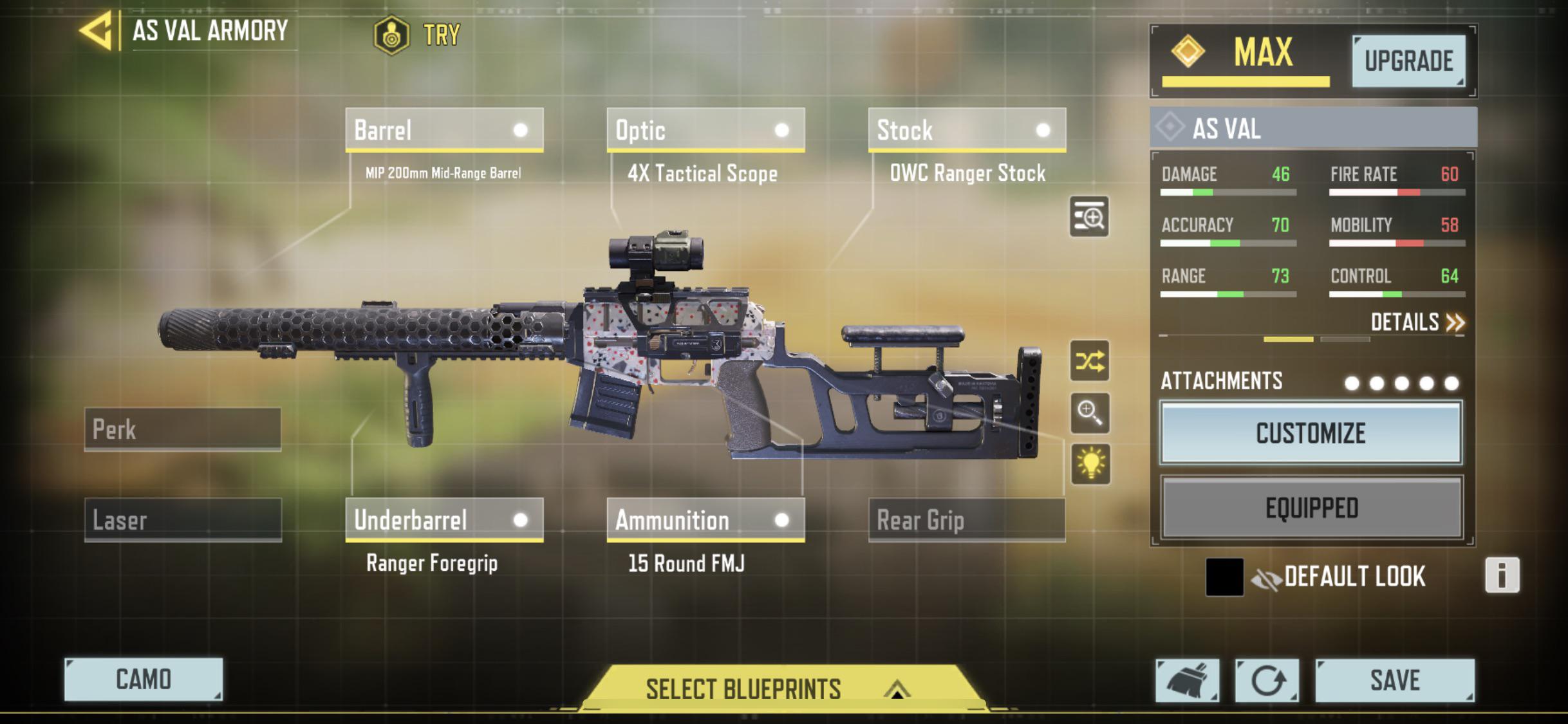Change the Underbarrel attachment
The height and width of the screenshot is (724, 1568).
(444, 519)
